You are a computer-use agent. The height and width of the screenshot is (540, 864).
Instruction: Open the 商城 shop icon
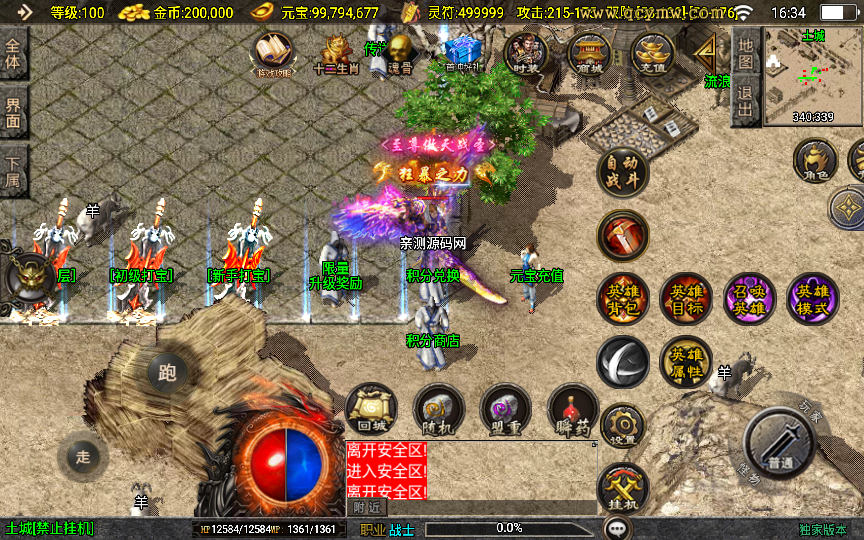click(589, 53)
